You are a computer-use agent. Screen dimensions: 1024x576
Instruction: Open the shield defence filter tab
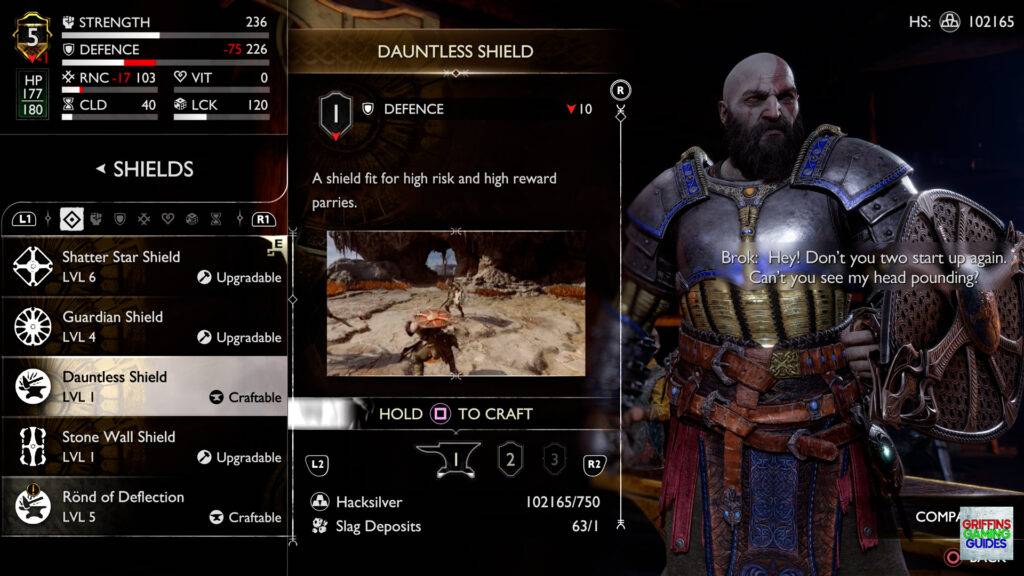(121, 218)
